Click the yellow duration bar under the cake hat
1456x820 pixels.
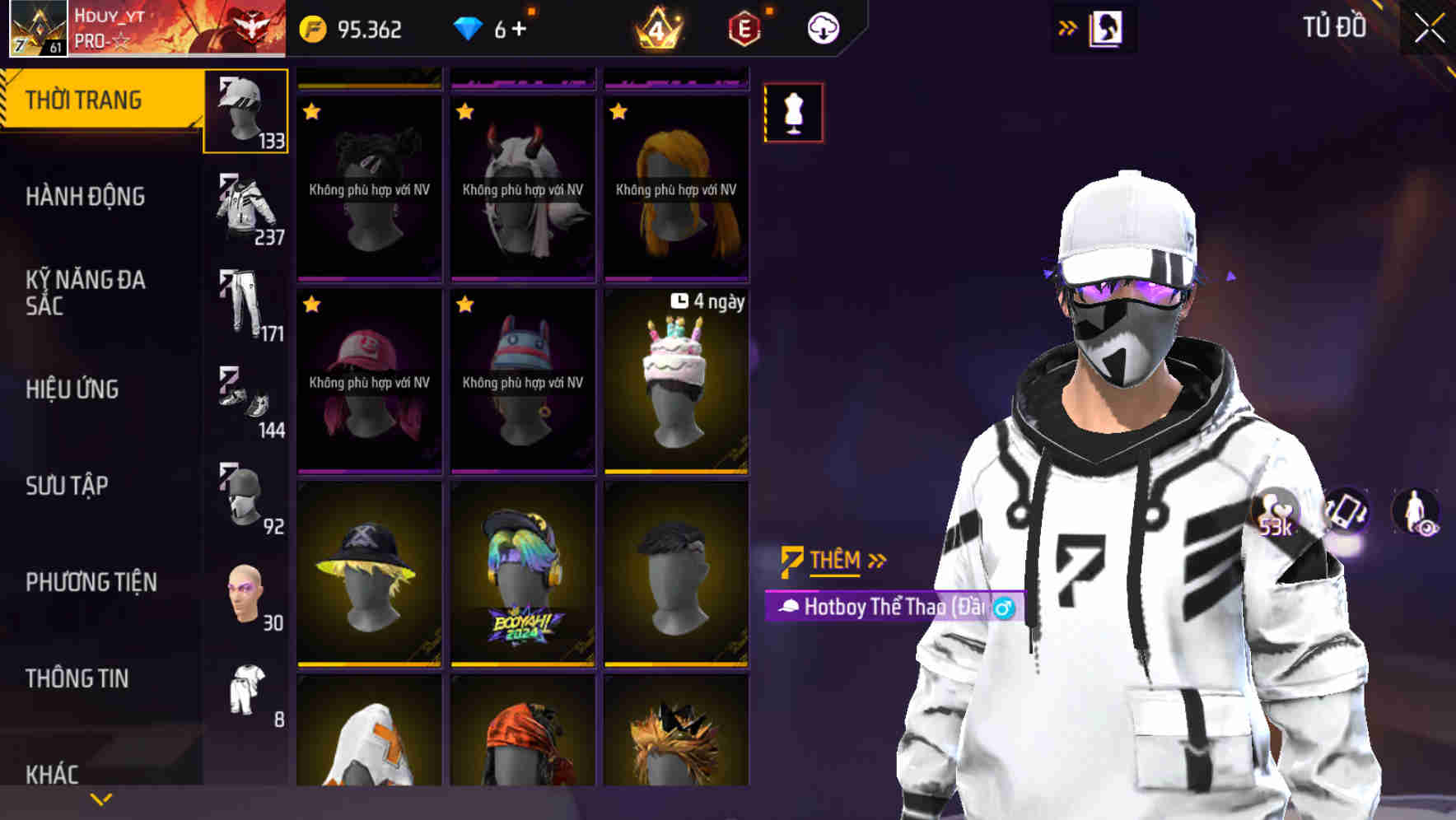pos(675,469)
